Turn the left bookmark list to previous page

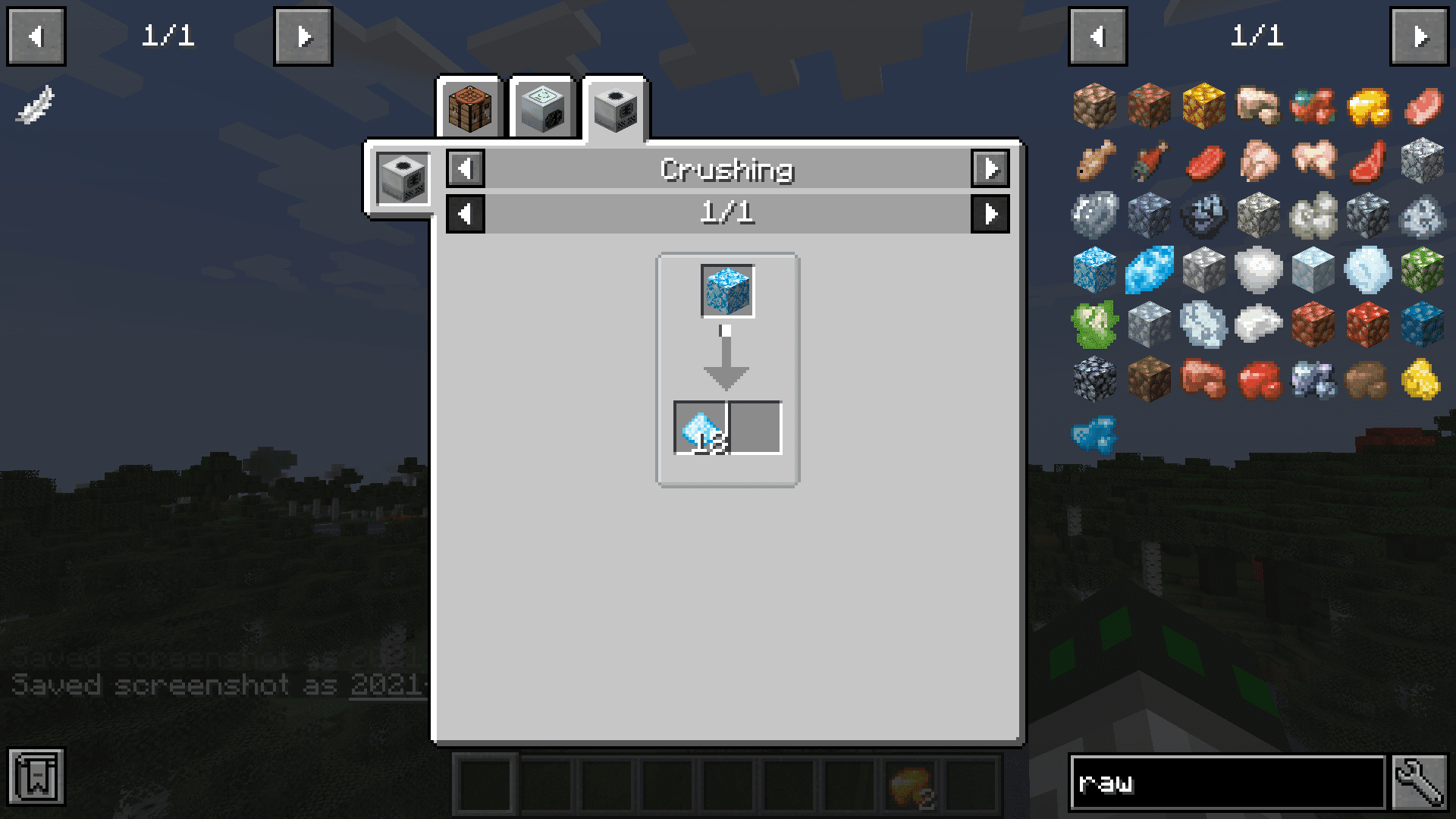coord(36,36)
